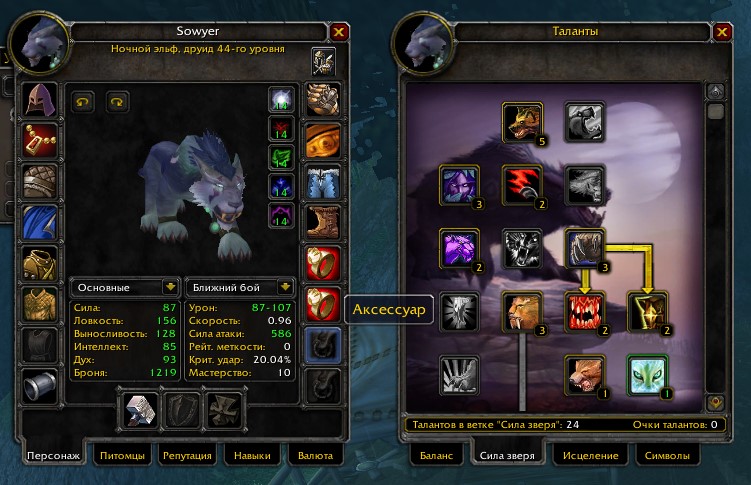
Task: Show the Валюта tab
Action: (x=314, y=456)
